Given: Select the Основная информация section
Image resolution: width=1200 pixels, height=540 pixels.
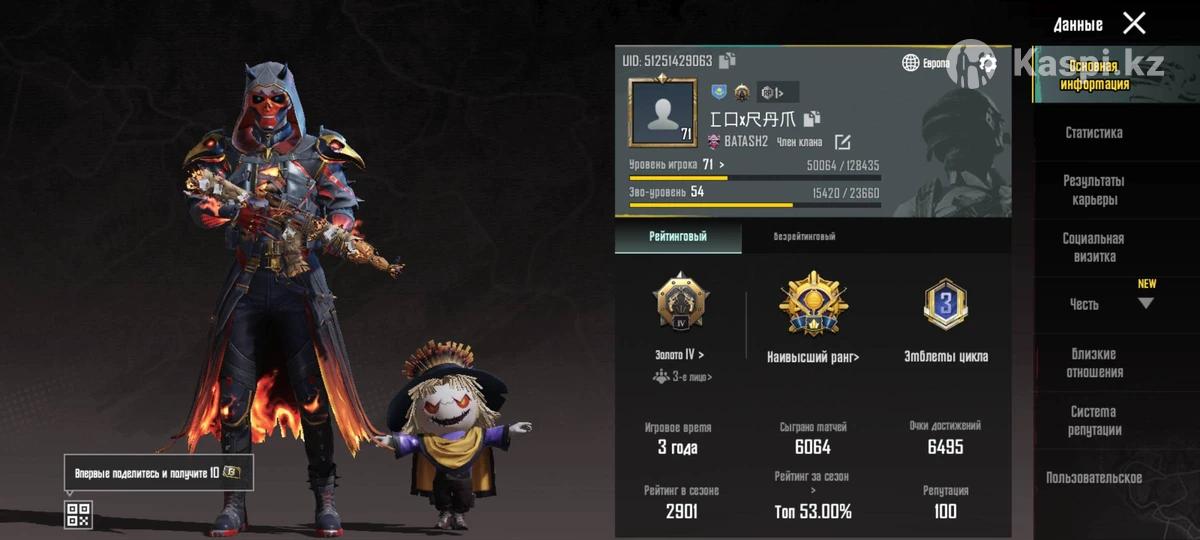Looking at the screenshot, I should point(1095,75).
